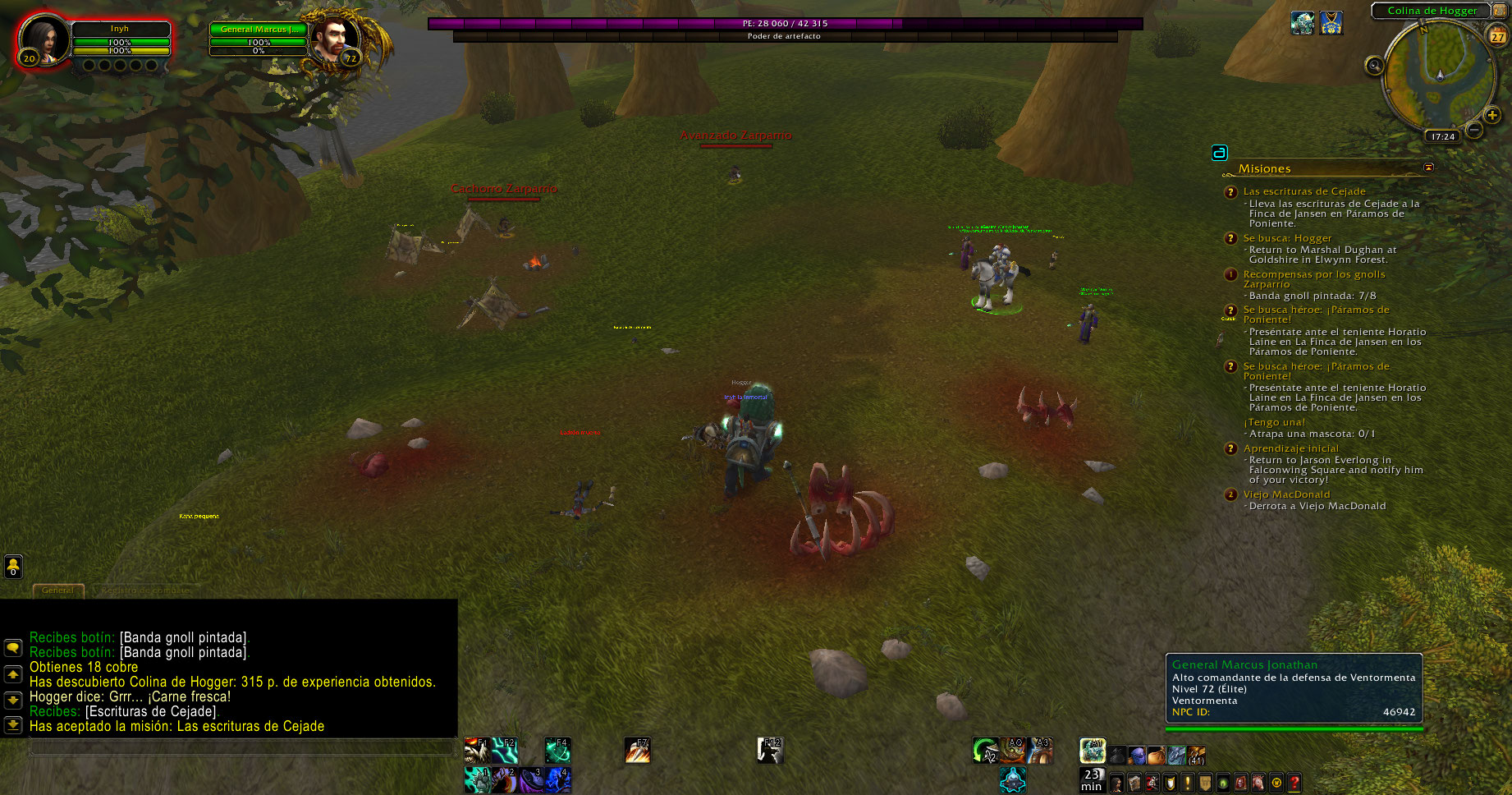This screenshot has height=795, width=1512.
Task: Switch to the Registro de combate tab
Action: [x=145, y=590]
